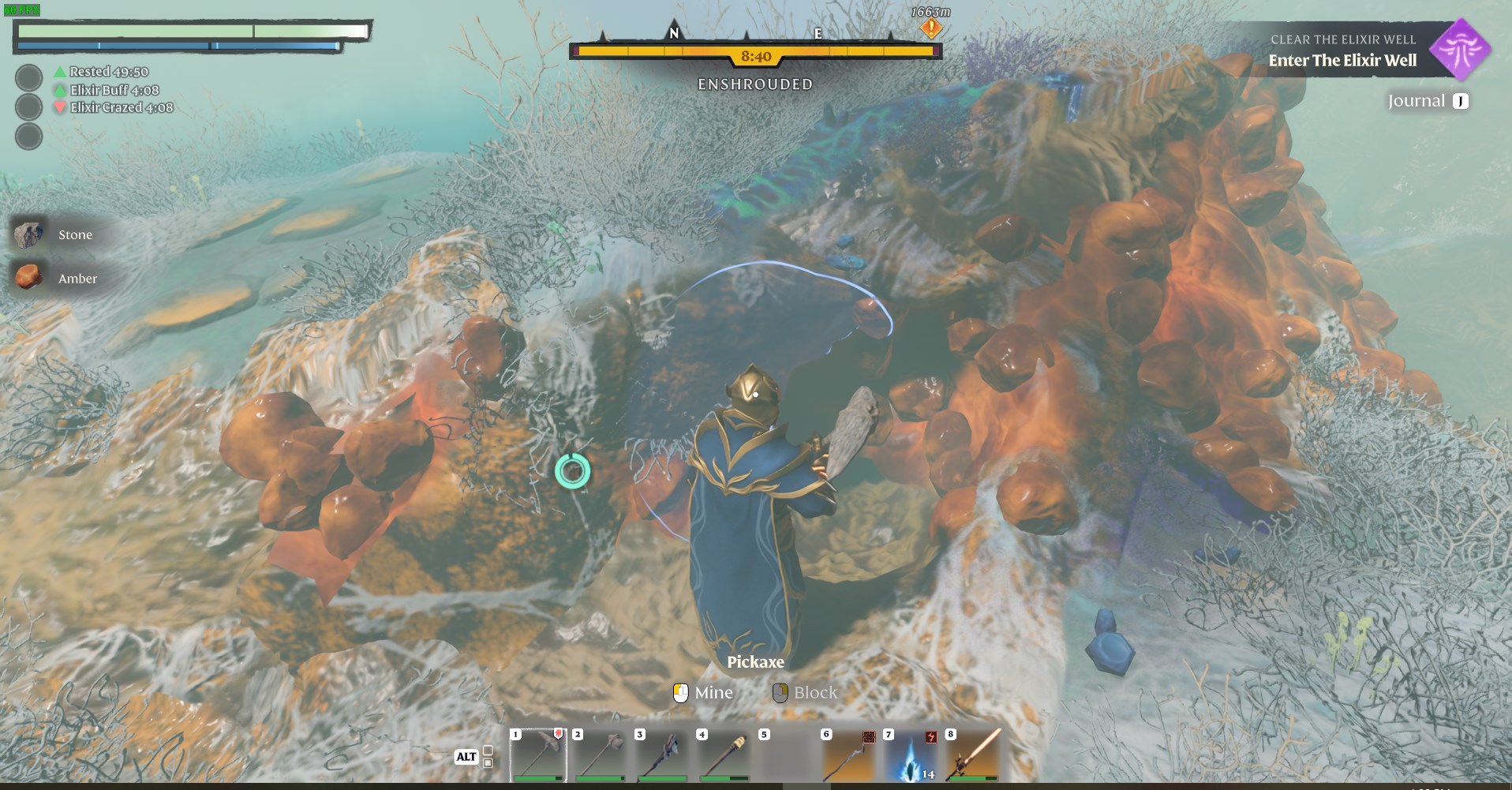Select the blue flame spell in slot 7
Viewport: 1512px width, 790px height.
[911, 755]
